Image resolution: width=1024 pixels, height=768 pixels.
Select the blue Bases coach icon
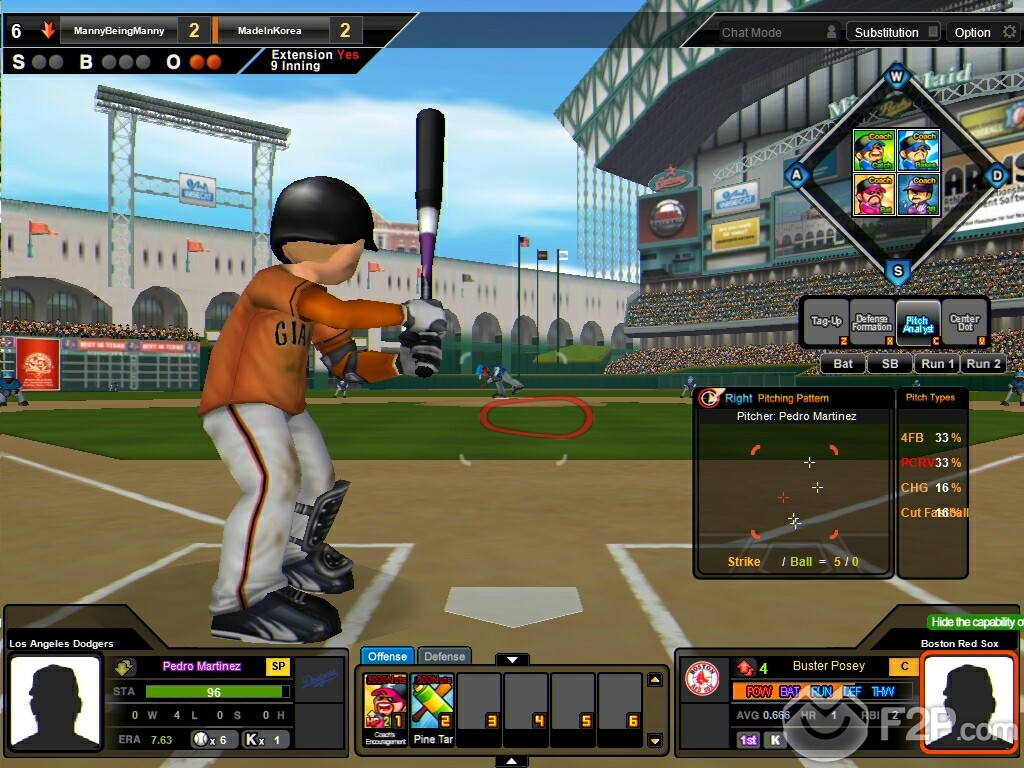pos(918,151)
